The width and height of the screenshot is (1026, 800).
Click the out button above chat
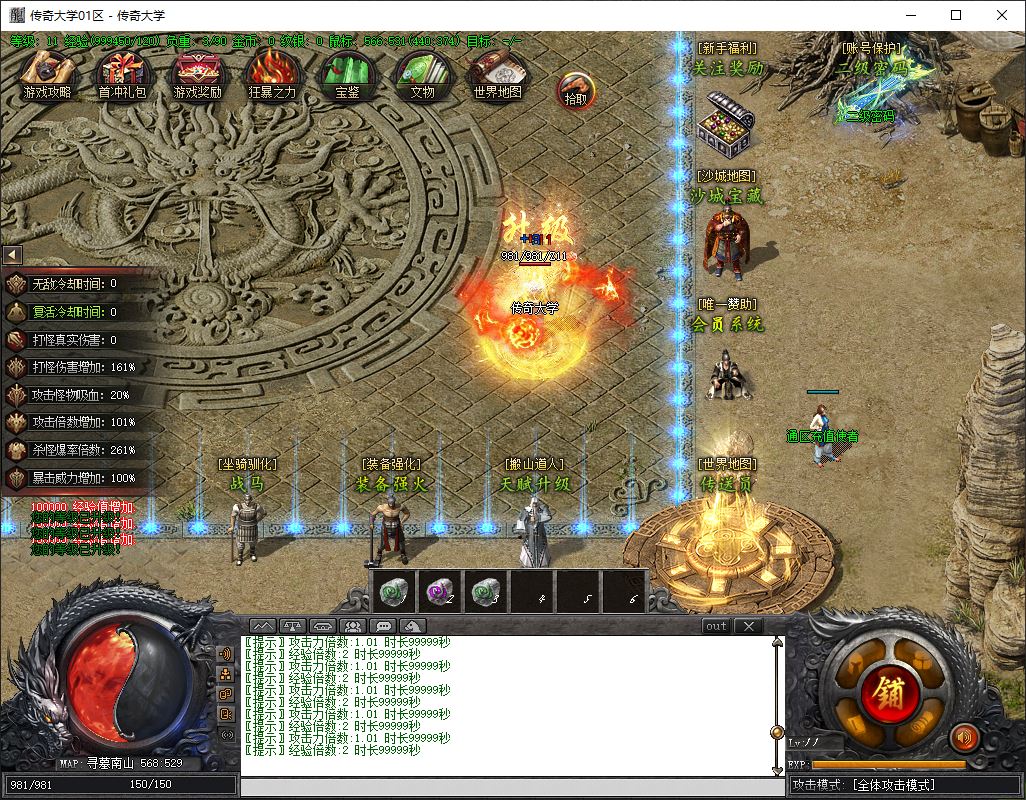(716, 626)
